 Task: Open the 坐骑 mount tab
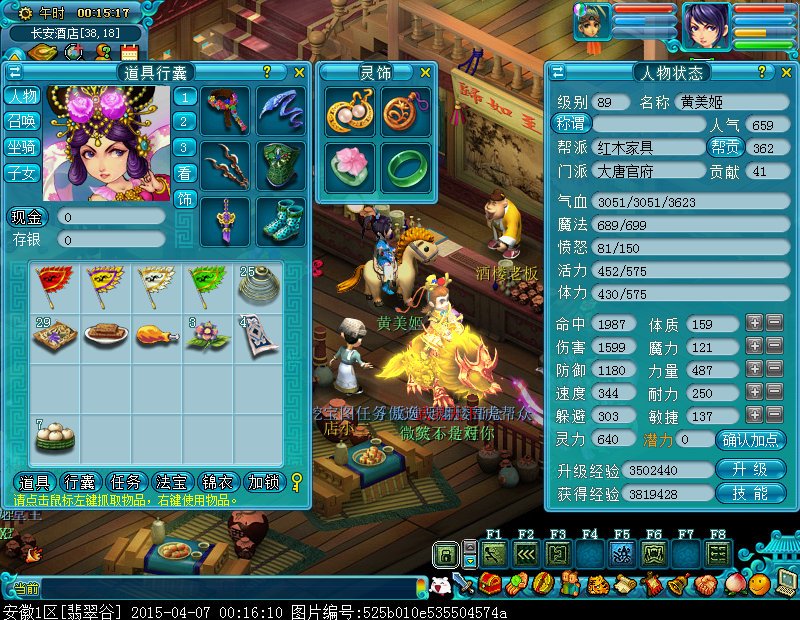22,147
